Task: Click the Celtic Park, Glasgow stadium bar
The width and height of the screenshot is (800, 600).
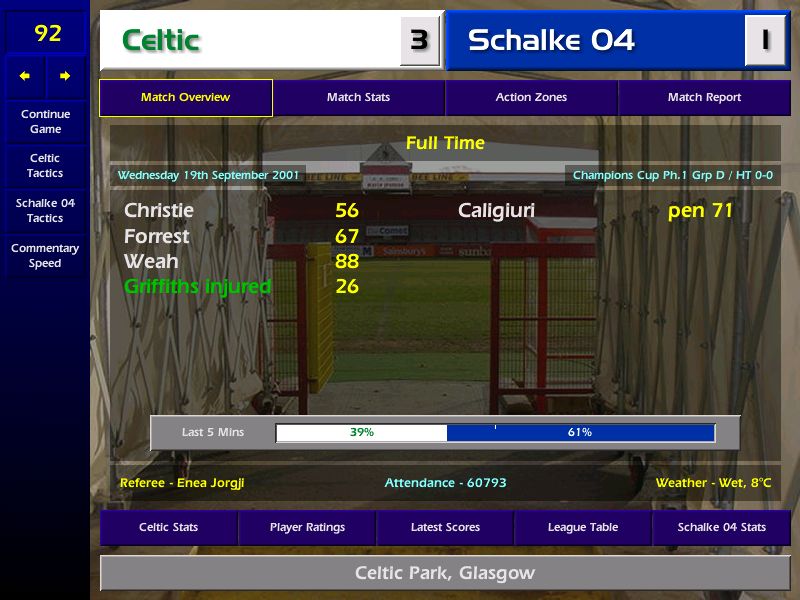Action: click(445, 574)
